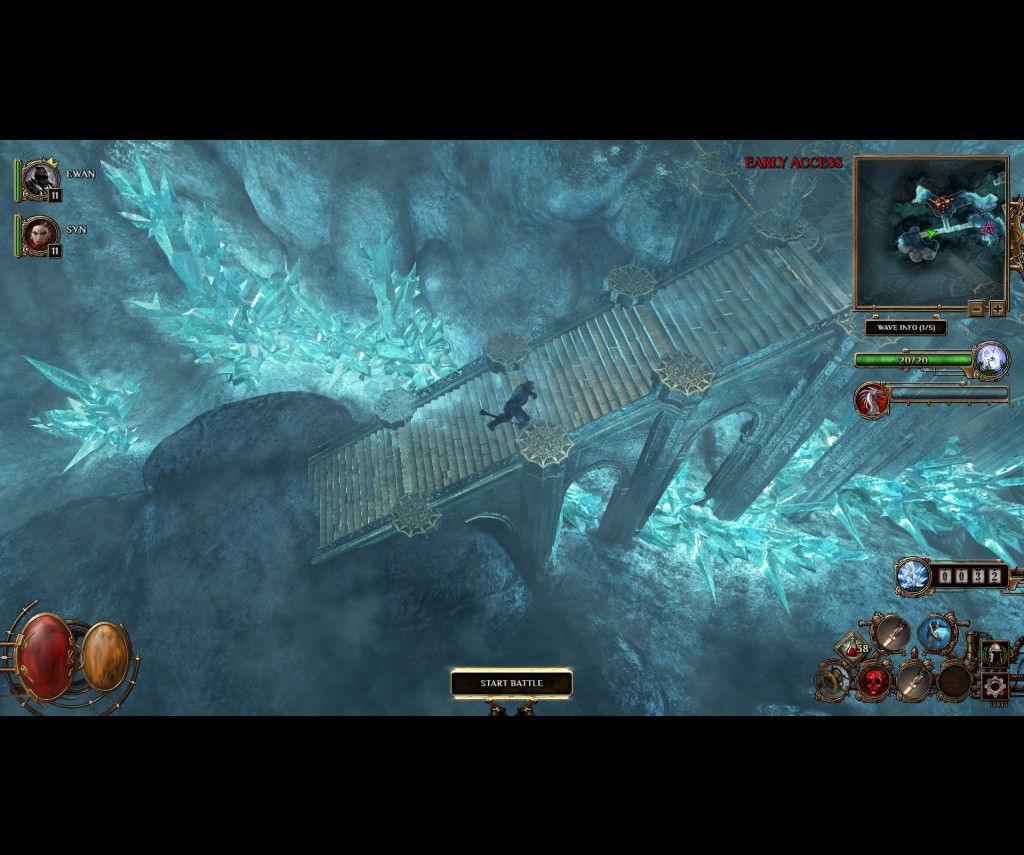Click the blue ice crystal resource icon
The image size is (1024, 855).
click(x=913, y=576)
